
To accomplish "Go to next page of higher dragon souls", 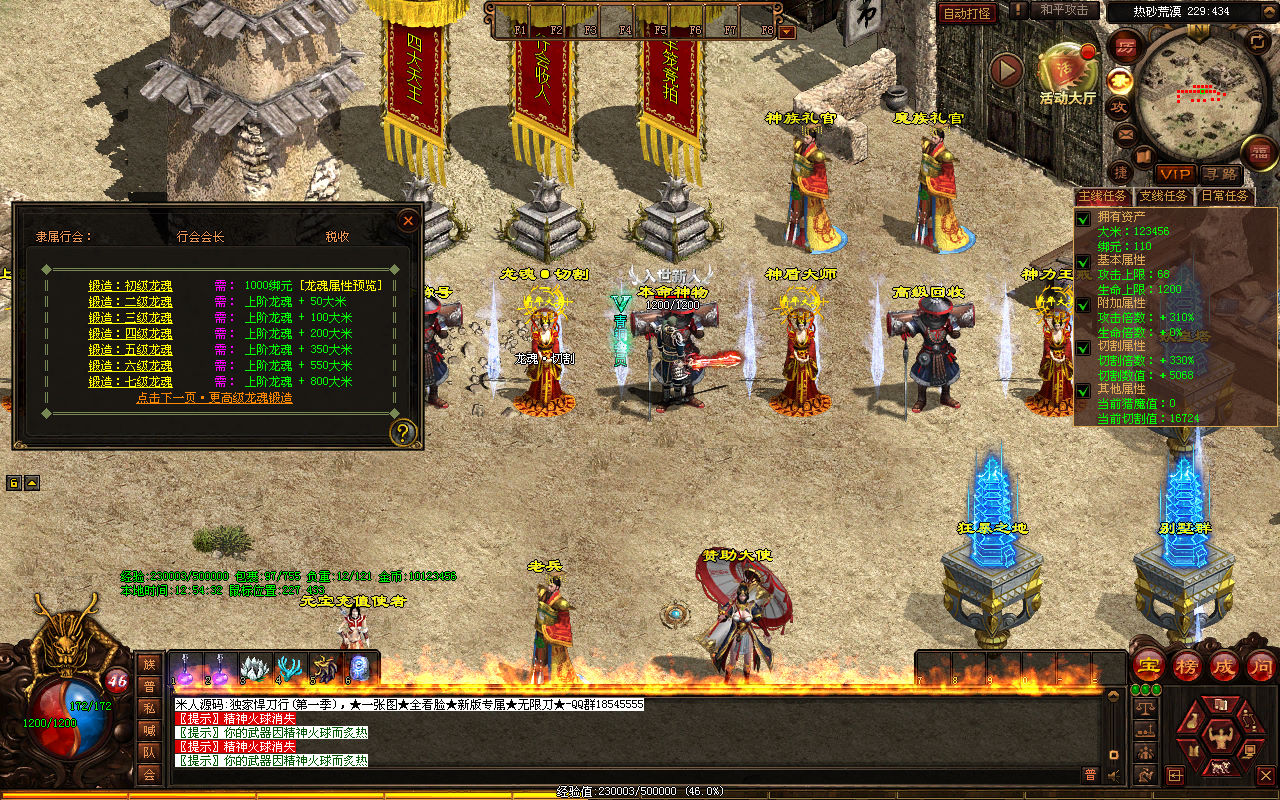I will pyautogui.click(x=214, y=397).
